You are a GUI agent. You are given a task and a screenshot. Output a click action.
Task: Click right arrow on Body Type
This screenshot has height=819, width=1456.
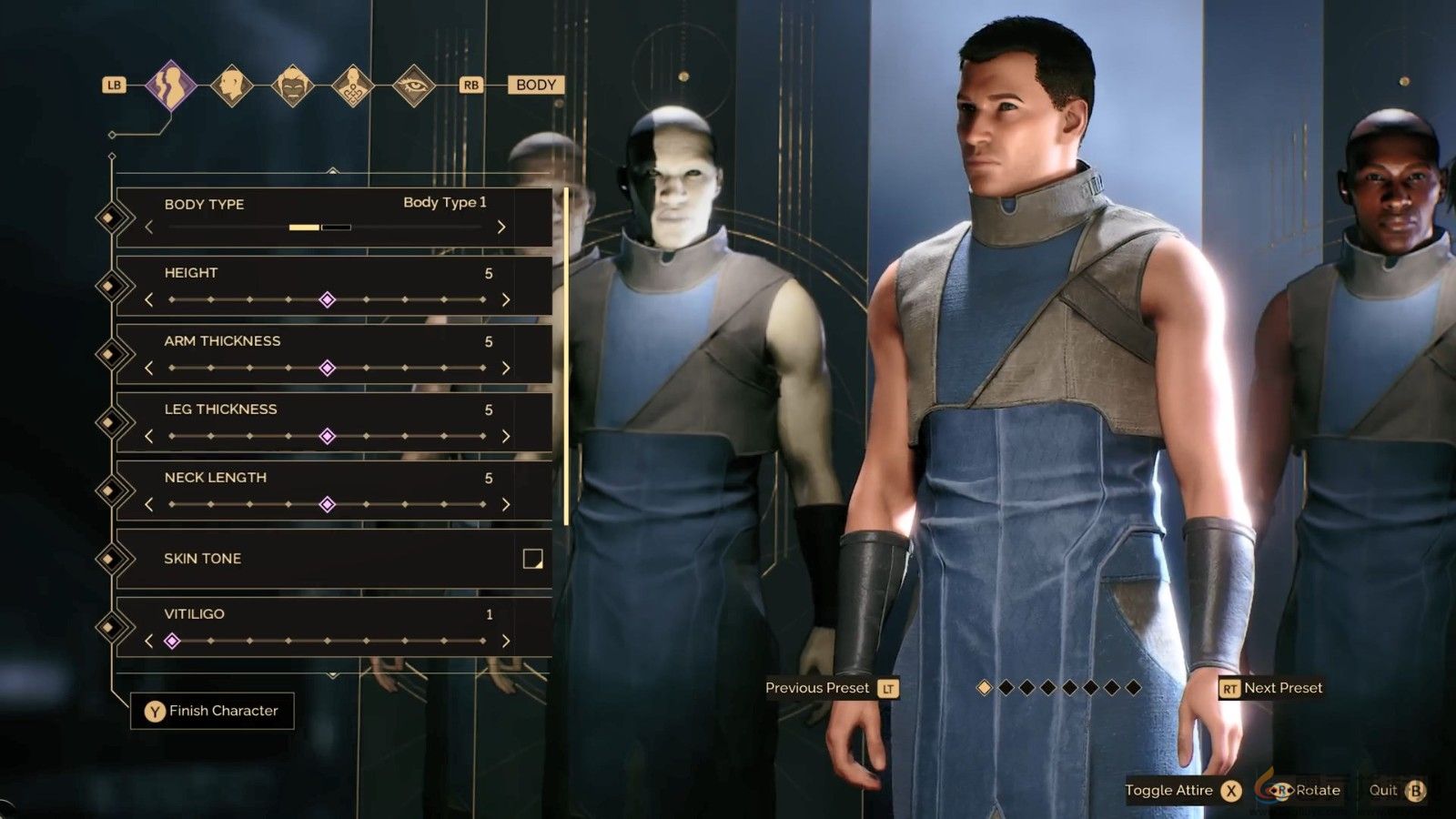point(501,227)
